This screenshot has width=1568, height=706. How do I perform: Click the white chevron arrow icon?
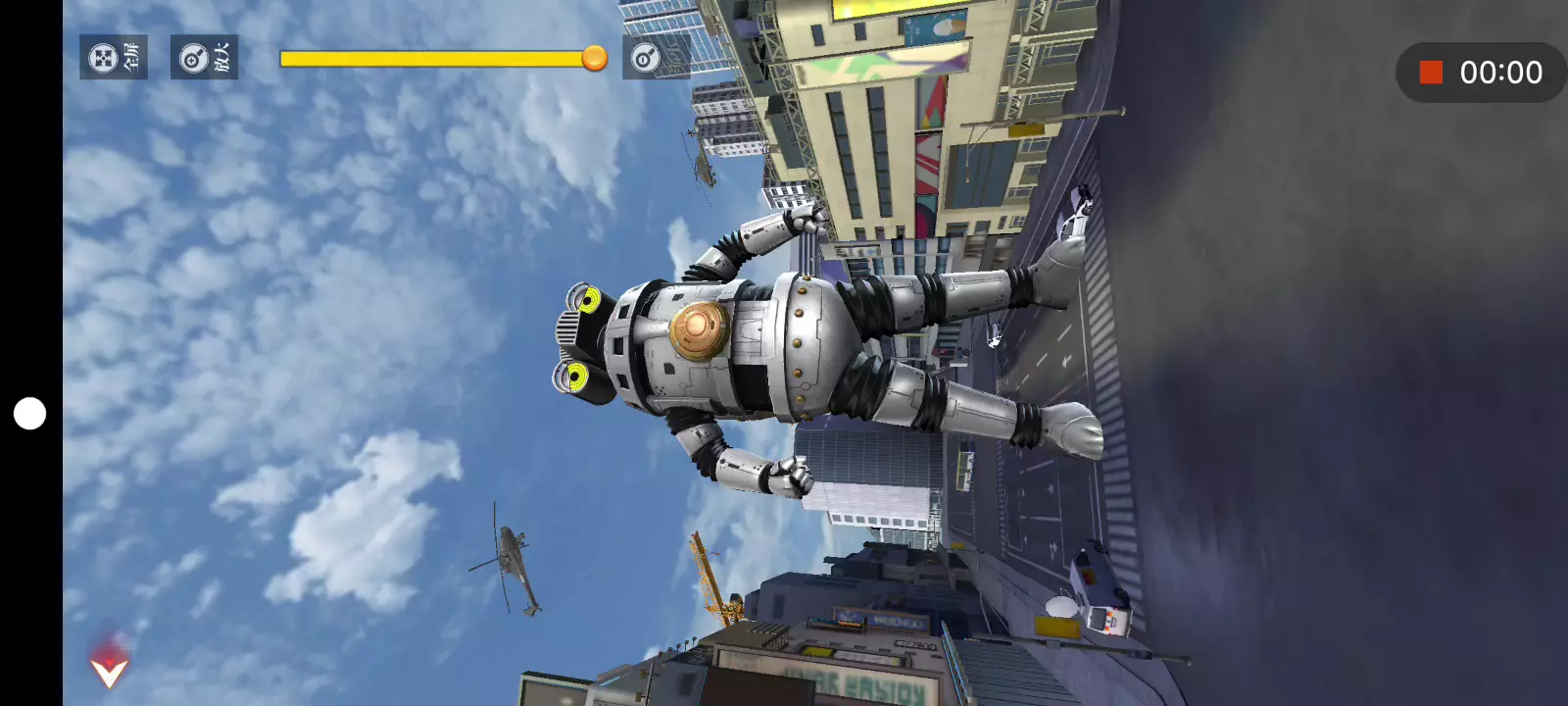coord(109,671)
